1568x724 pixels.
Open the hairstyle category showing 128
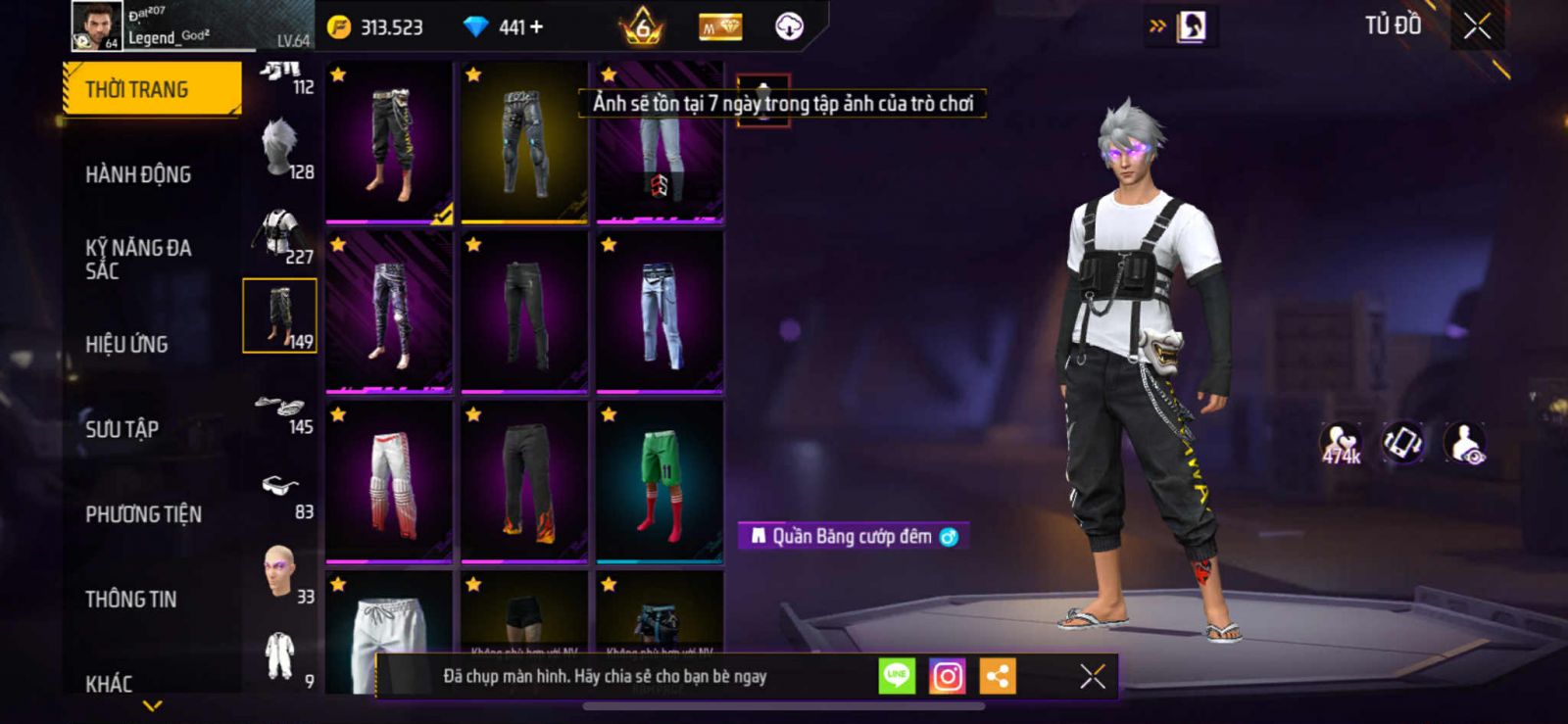pos(282,151)
